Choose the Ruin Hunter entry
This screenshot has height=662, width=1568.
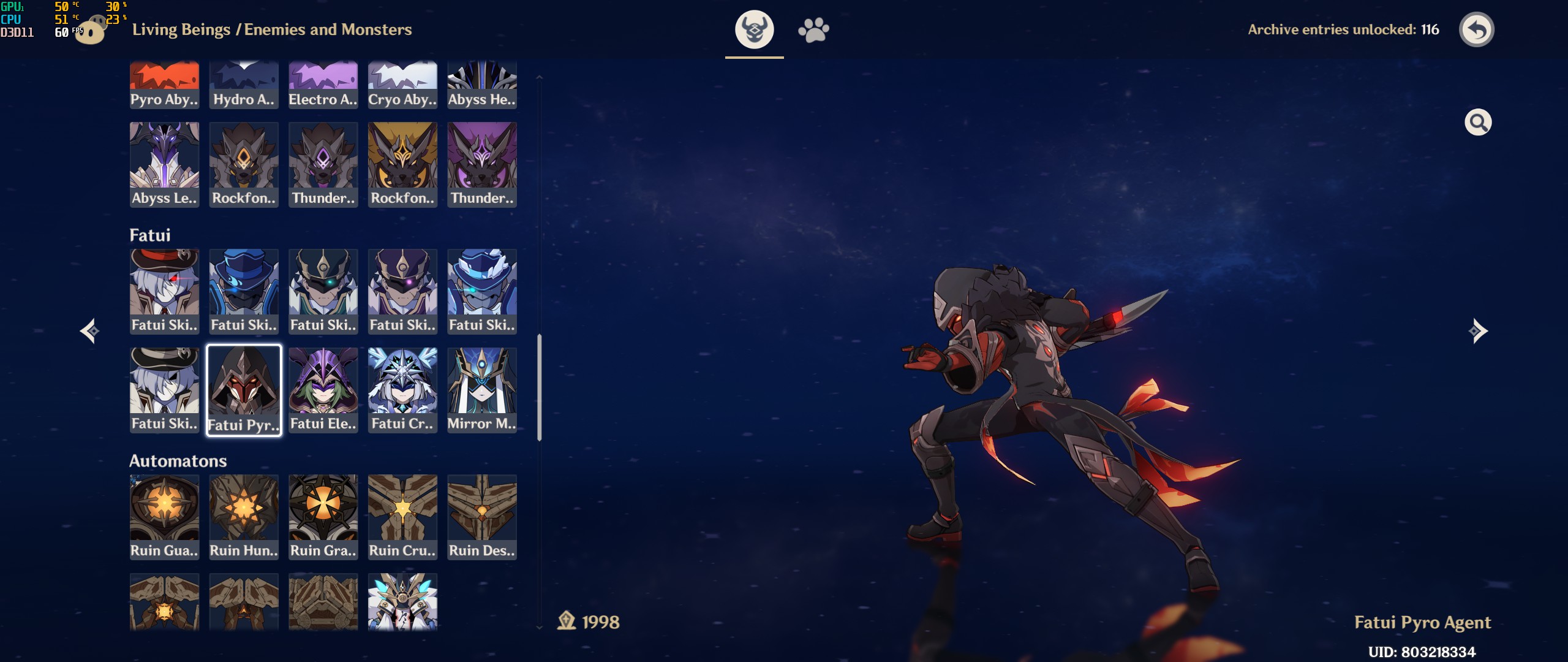pos(244,517)
